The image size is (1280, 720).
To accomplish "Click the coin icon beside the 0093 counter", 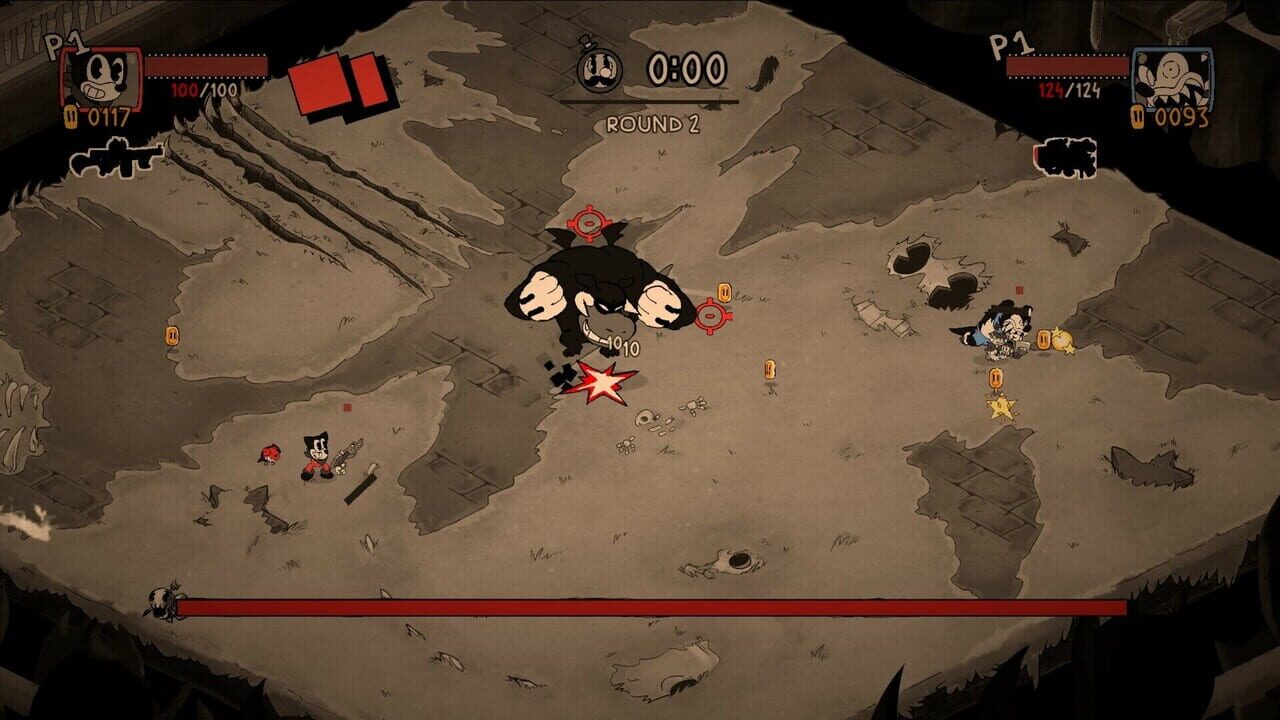I will point(1138,118).
